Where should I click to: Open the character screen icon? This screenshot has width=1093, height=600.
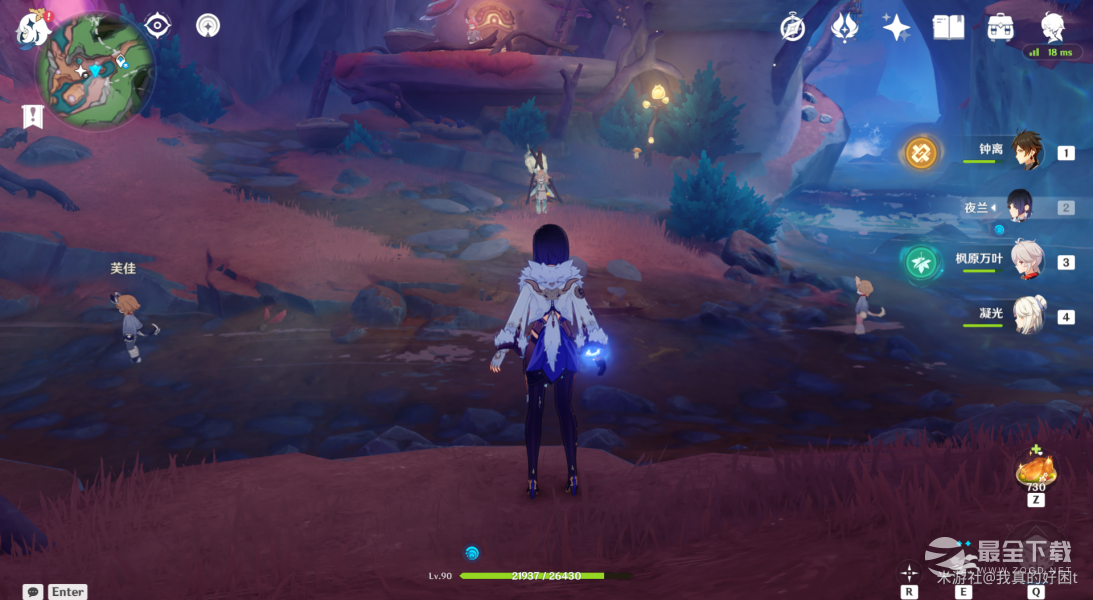coord(1052,27)
